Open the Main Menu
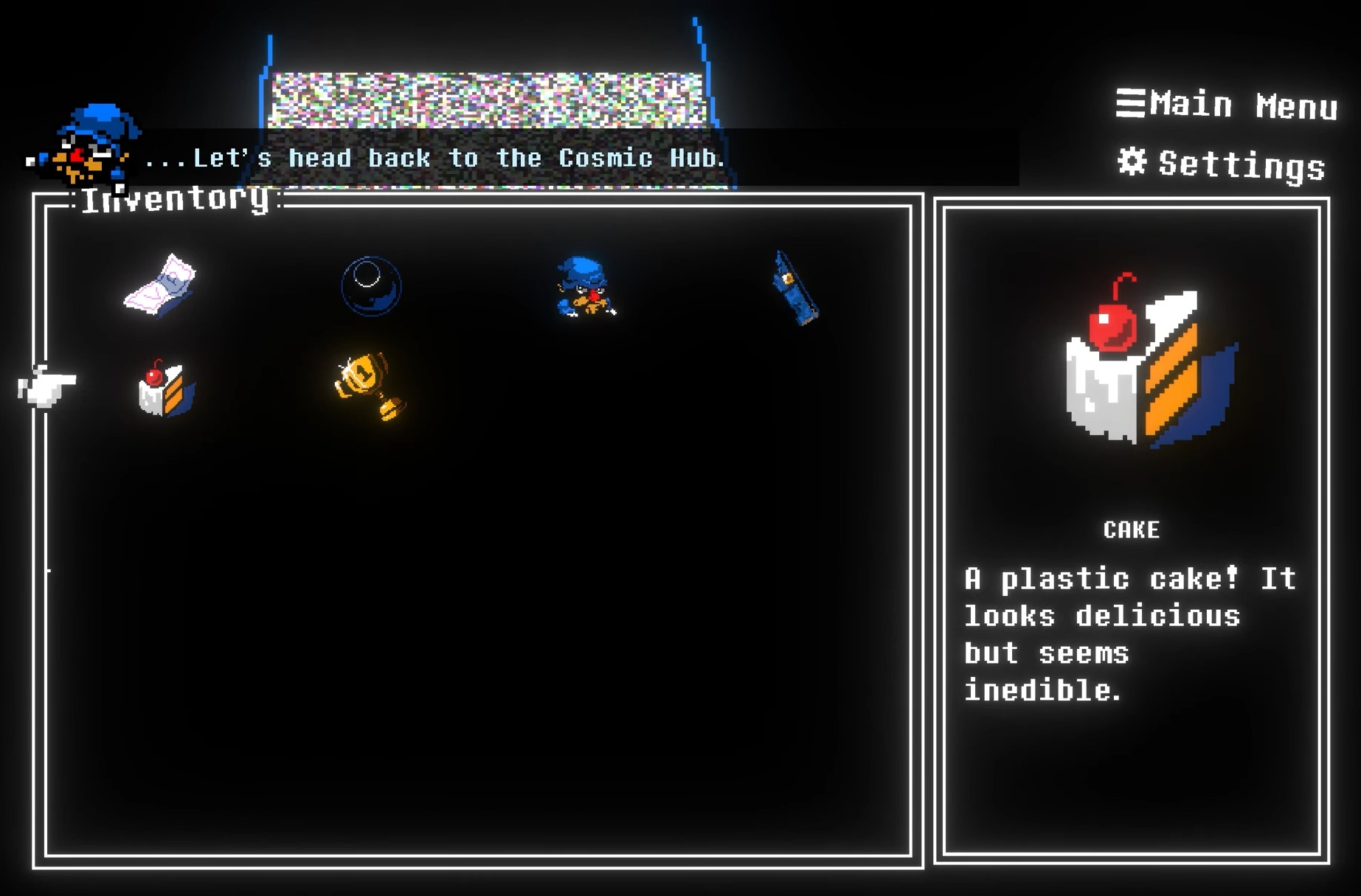 tap(1227, 105)
